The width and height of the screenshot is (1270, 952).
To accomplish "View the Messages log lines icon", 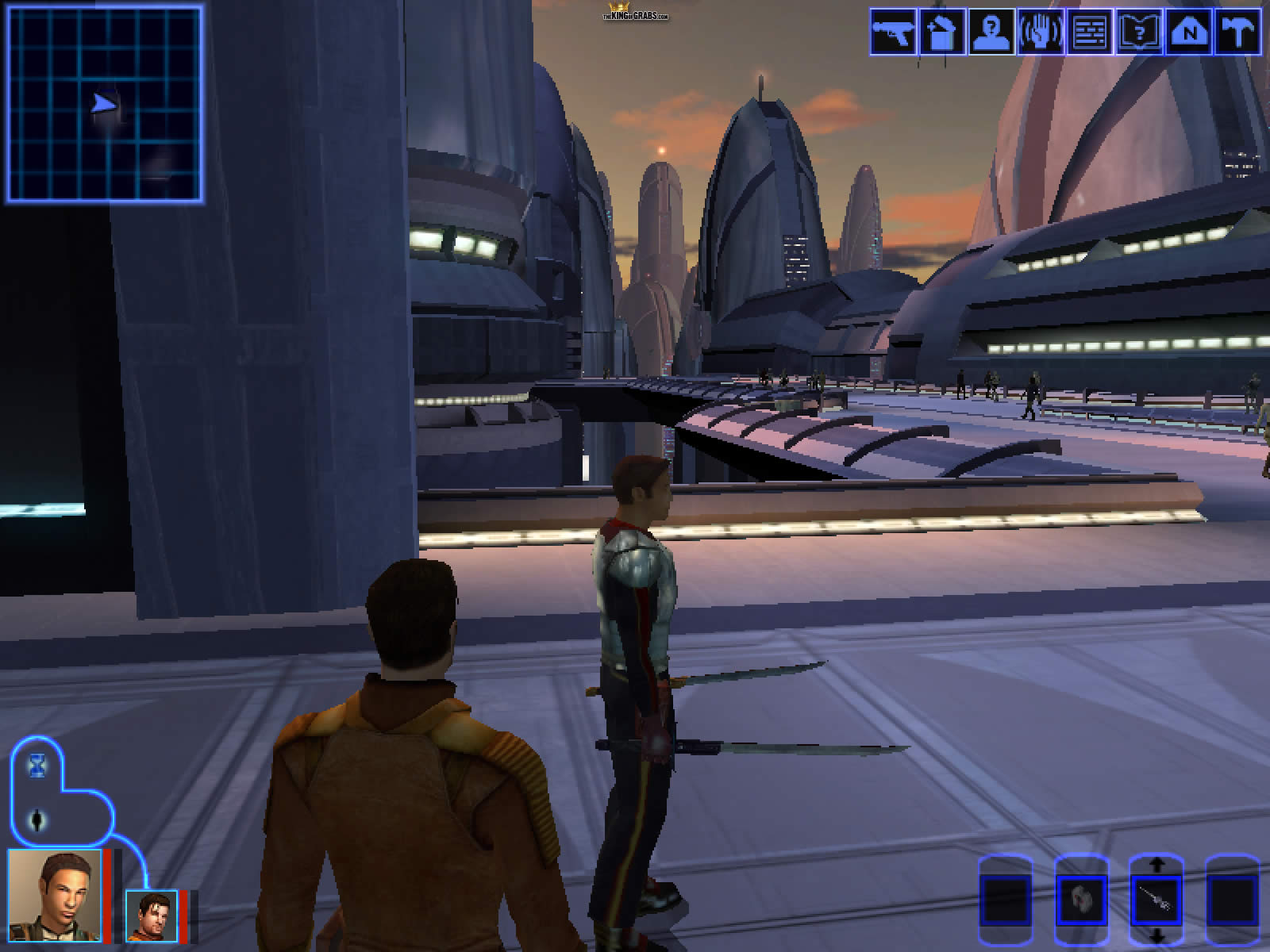I will click(x=1090, y=32).
